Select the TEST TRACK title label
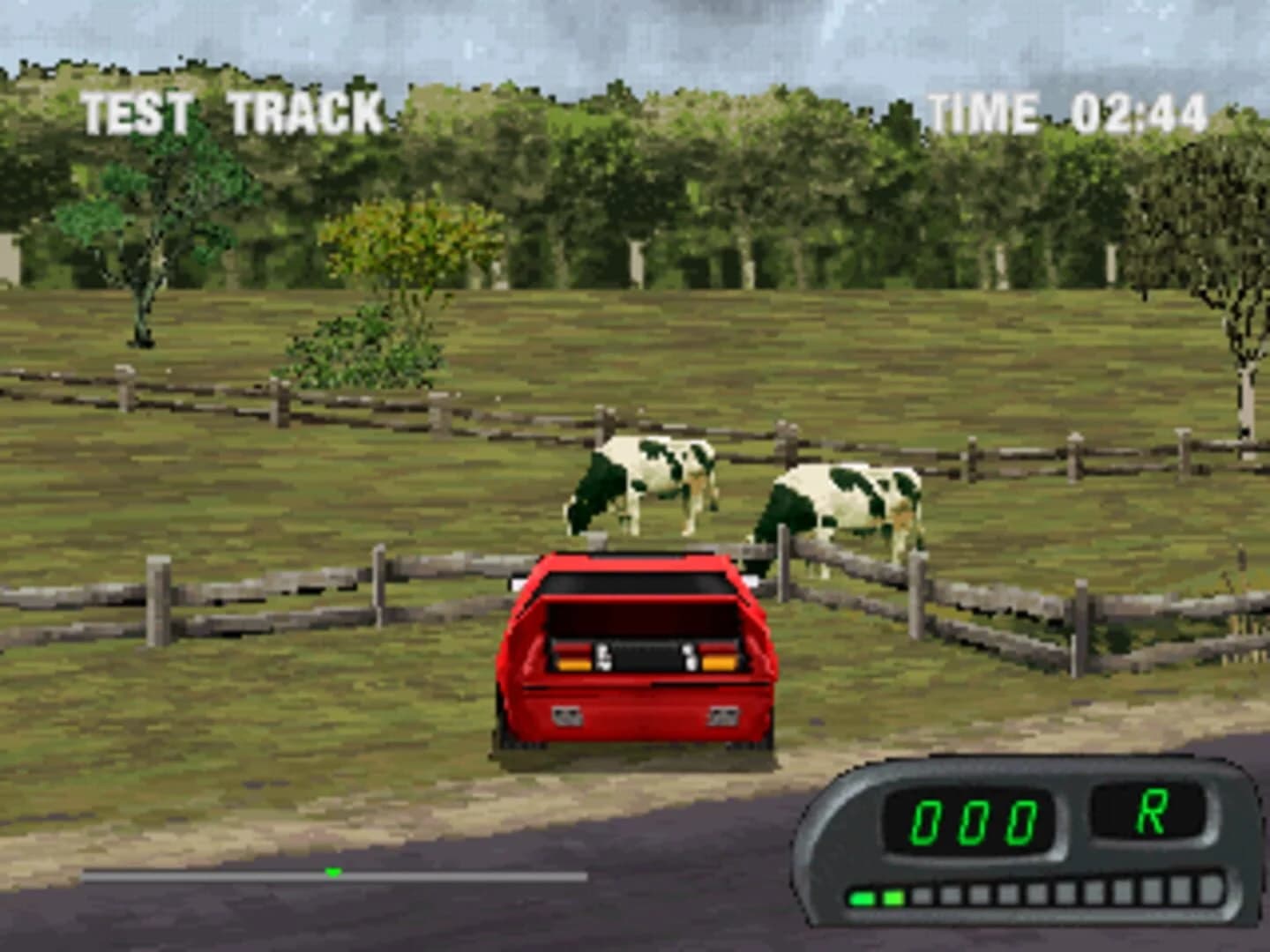This screenshot has height=952, width=1270. (231, 109)
